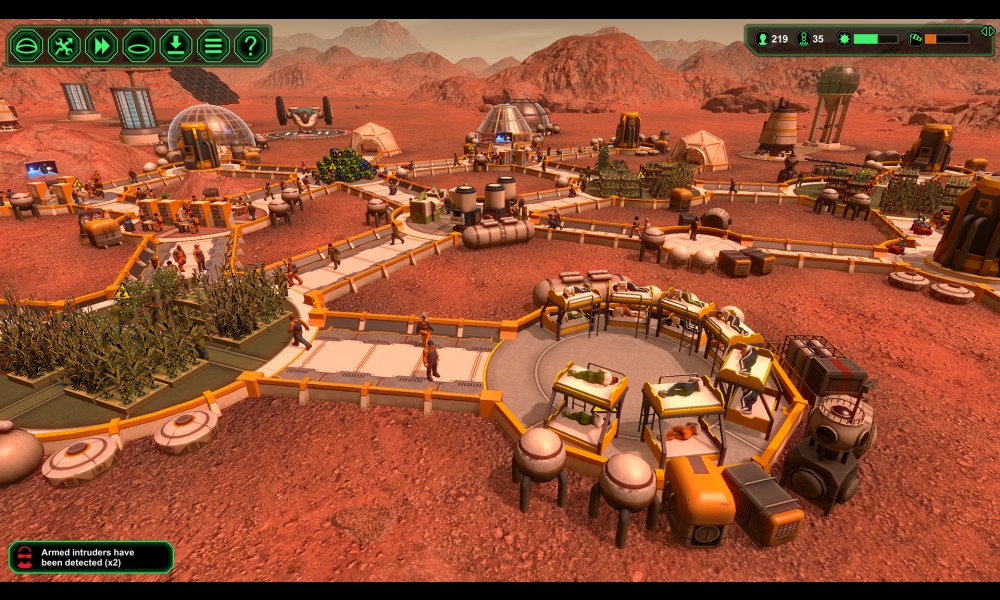Click the bot count icon
This screenshot has height=600, width=1000.
802,40
